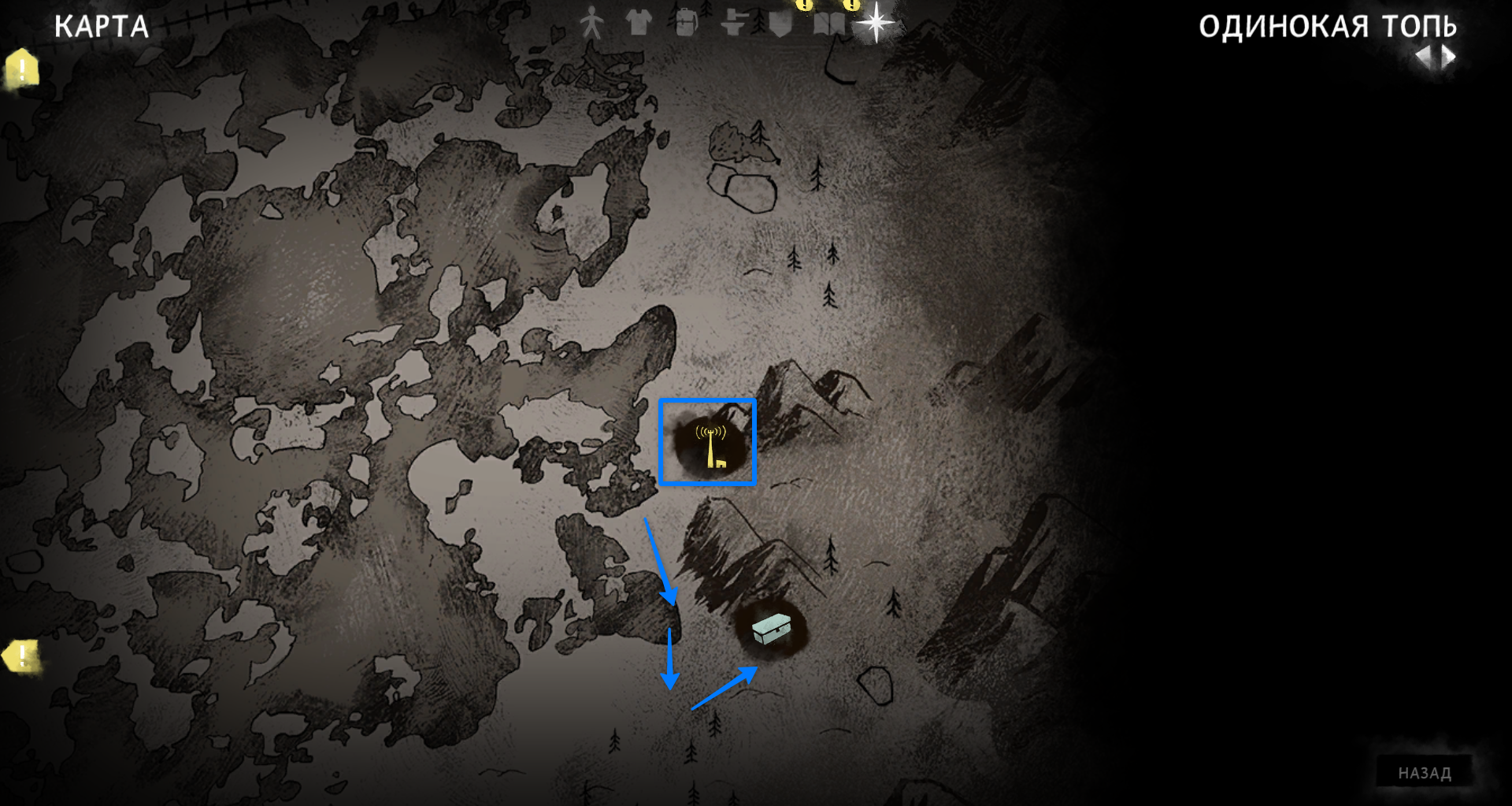The image size is (1512, 806).
Task: Open the shield badge tab
Action: pyautogui.click(x=780, y=24)
